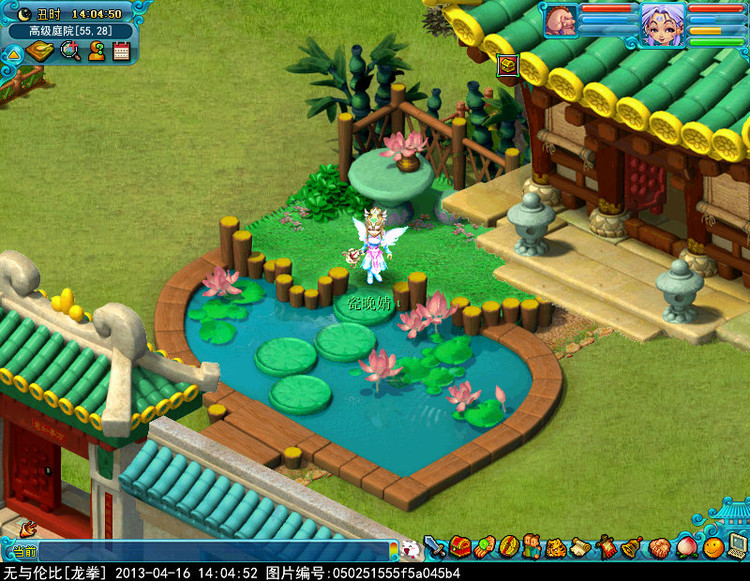Open the golden map tray icon
Image resolution: width=750 pixels, height=581 pixels.
tap(41, 52)
